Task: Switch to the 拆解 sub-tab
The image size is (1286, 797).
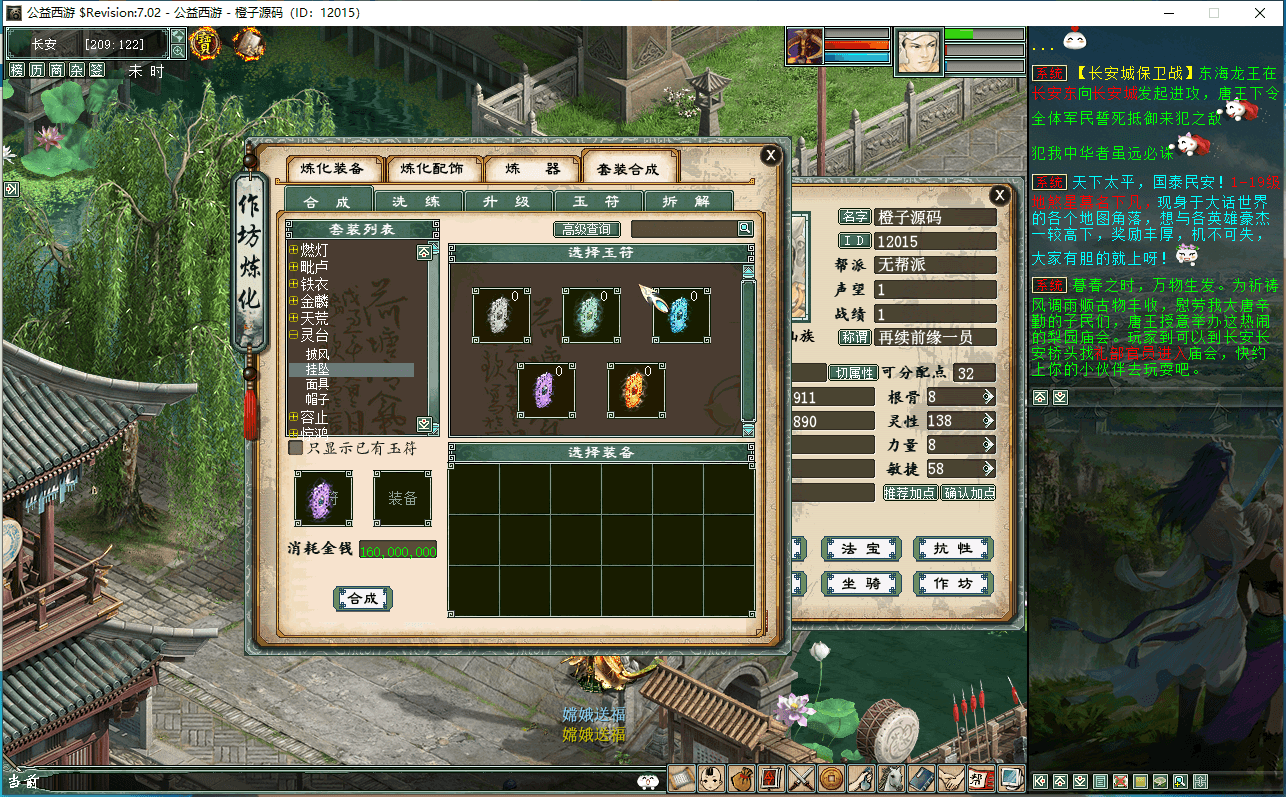Action: 687,201
